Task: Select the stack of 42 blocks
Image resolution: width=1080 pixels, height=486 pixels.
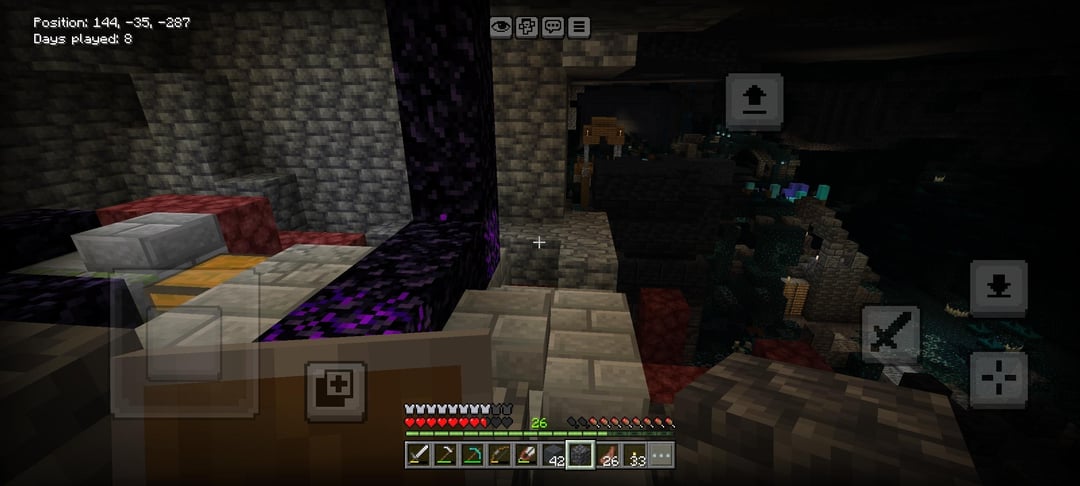Action: coord(554,455)
